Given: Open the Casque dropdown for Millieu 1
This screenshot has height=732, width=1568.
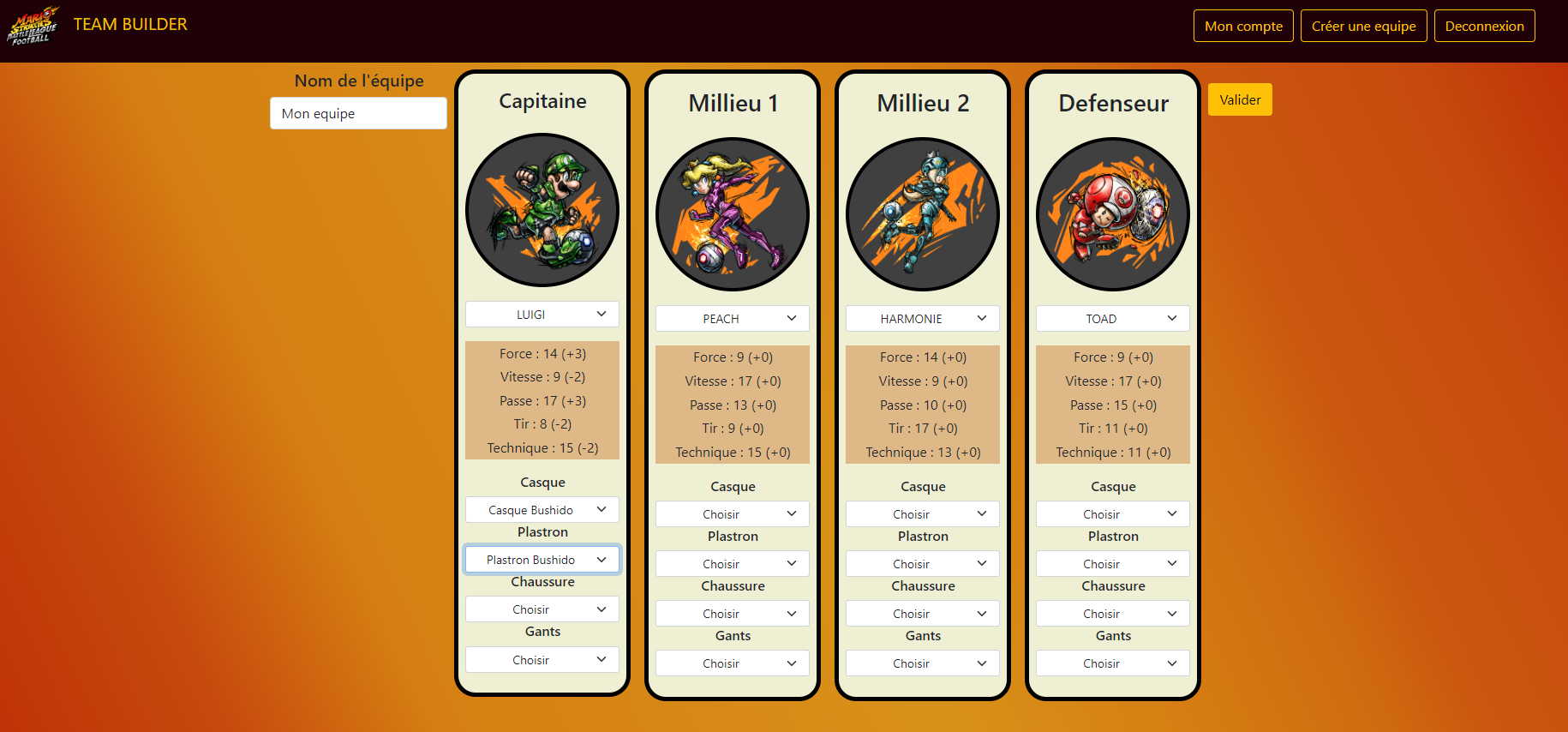Looking at the screenshot, I should [x=732, y=513].
